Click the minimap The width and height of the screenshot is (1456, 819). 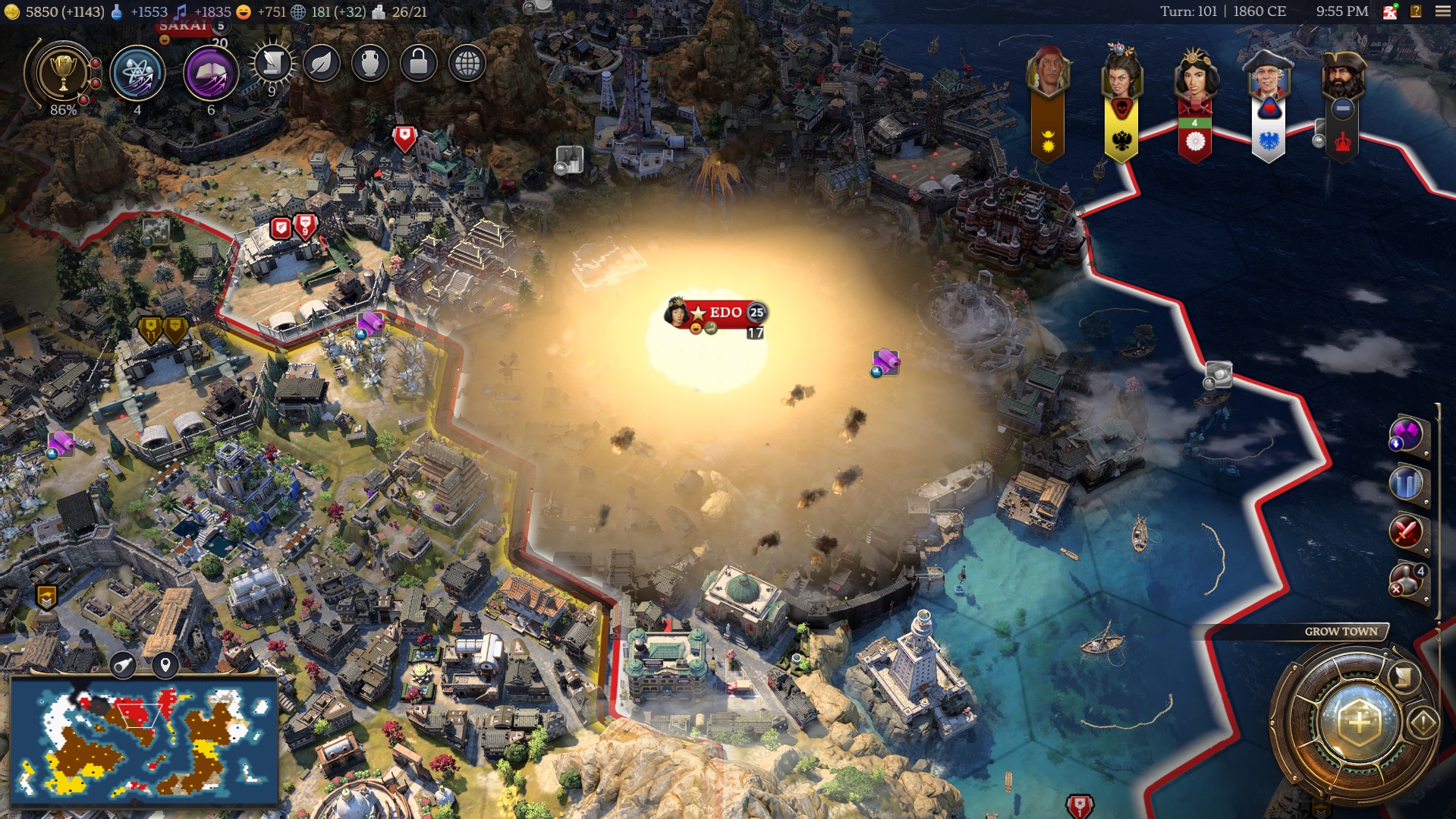(x=143, y=740)
